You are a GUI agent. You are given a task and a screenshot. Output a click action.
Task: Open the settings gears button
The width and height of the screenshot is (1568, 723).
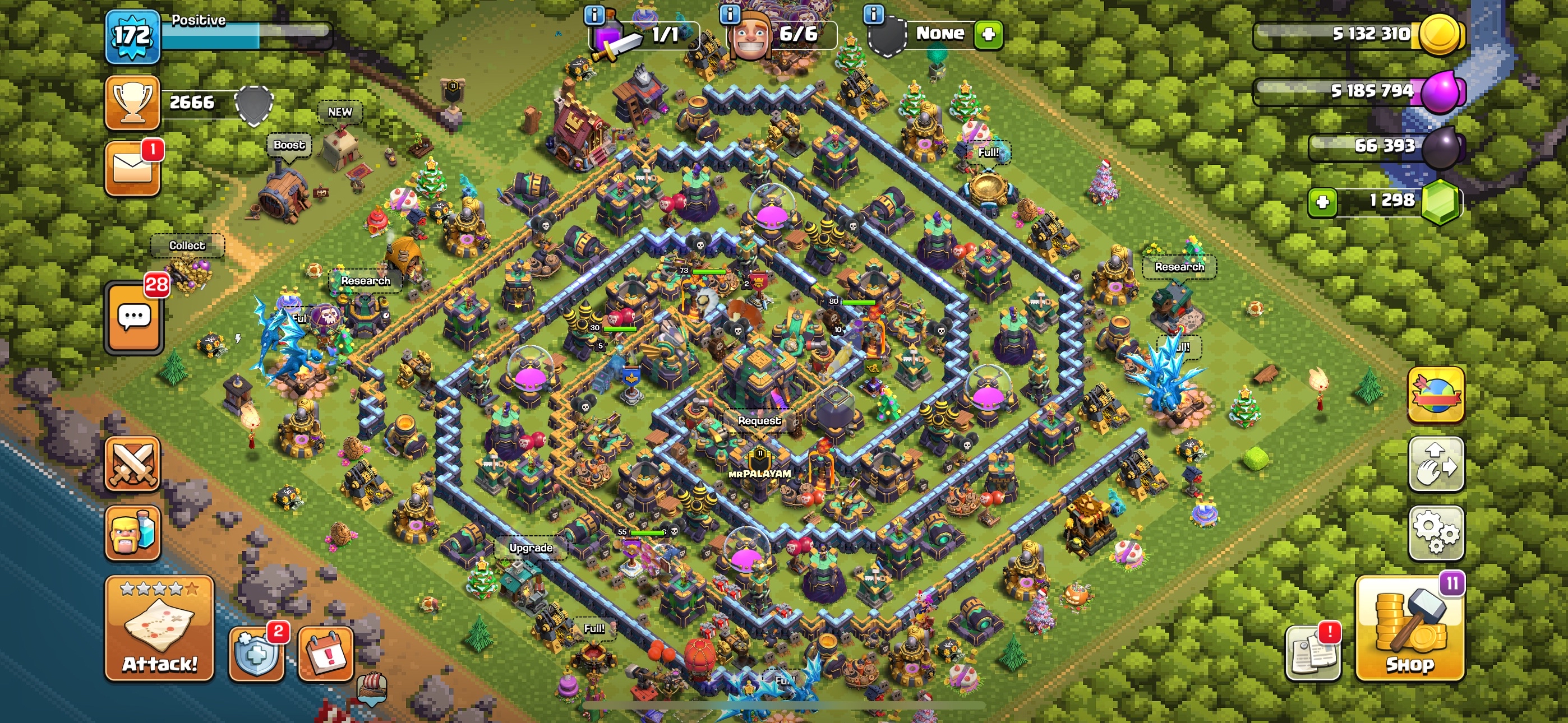click(x=1436, y=532)
